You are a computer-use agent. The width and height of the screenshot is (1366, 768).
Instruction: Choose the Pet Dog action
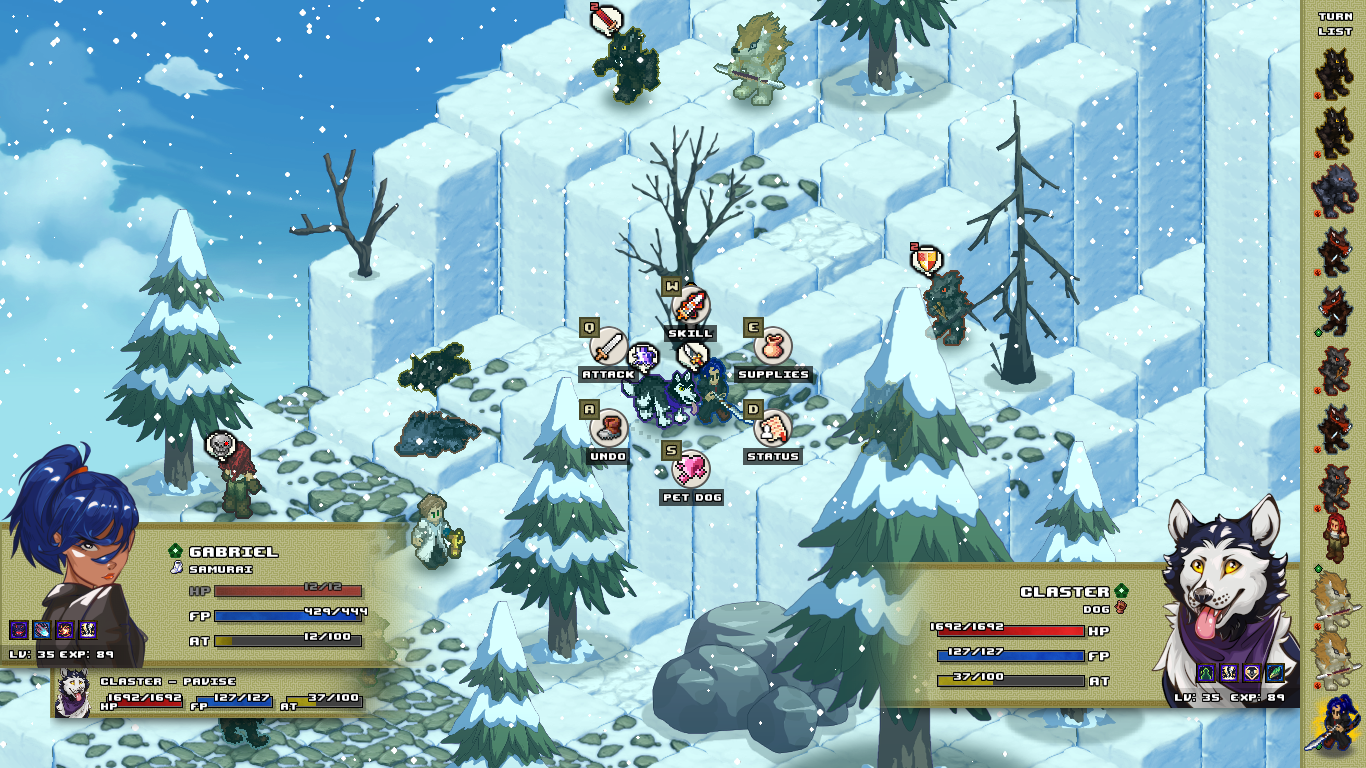pos(691,470)
